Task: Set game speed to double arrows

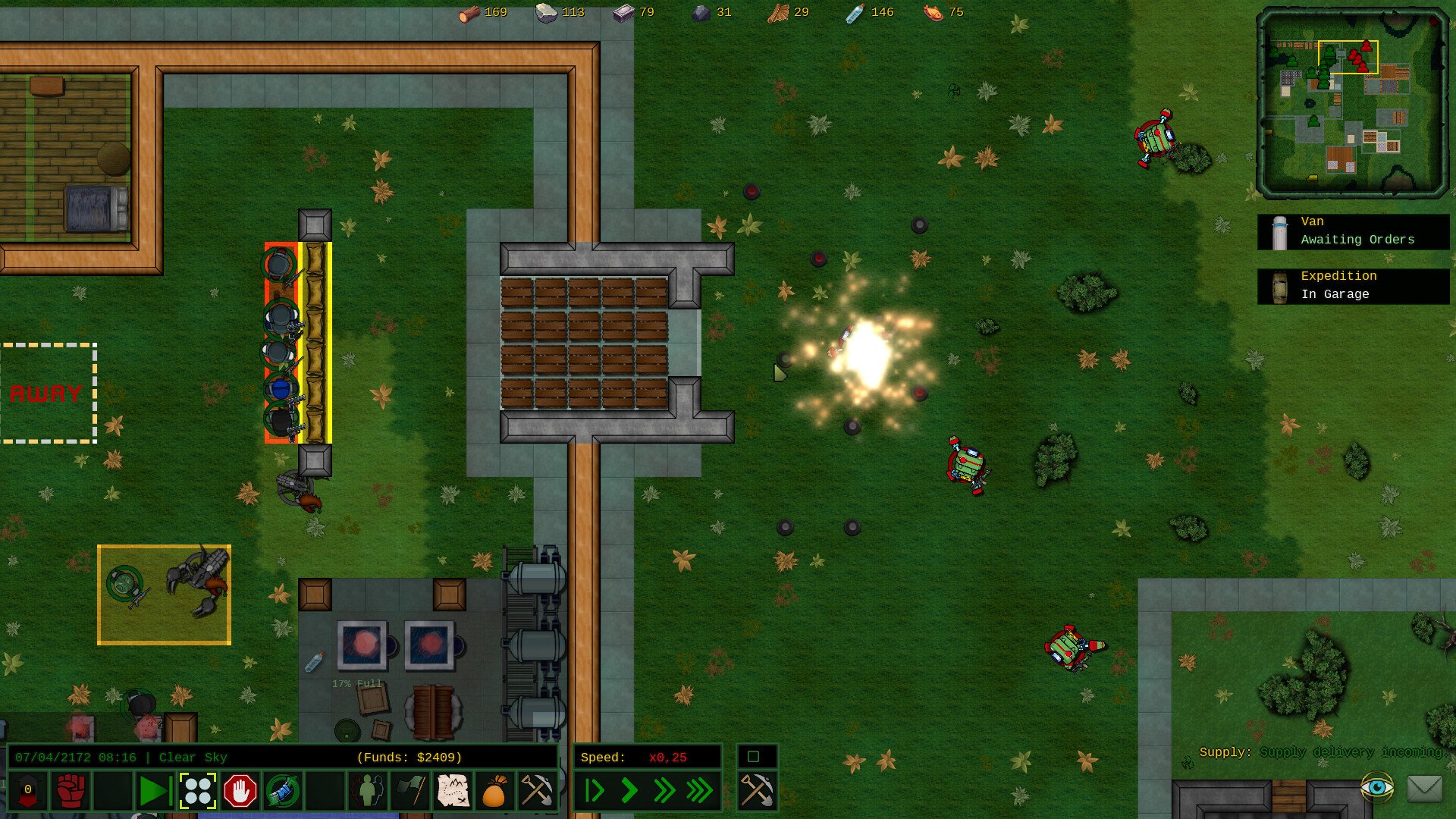Action: point(664,791)
